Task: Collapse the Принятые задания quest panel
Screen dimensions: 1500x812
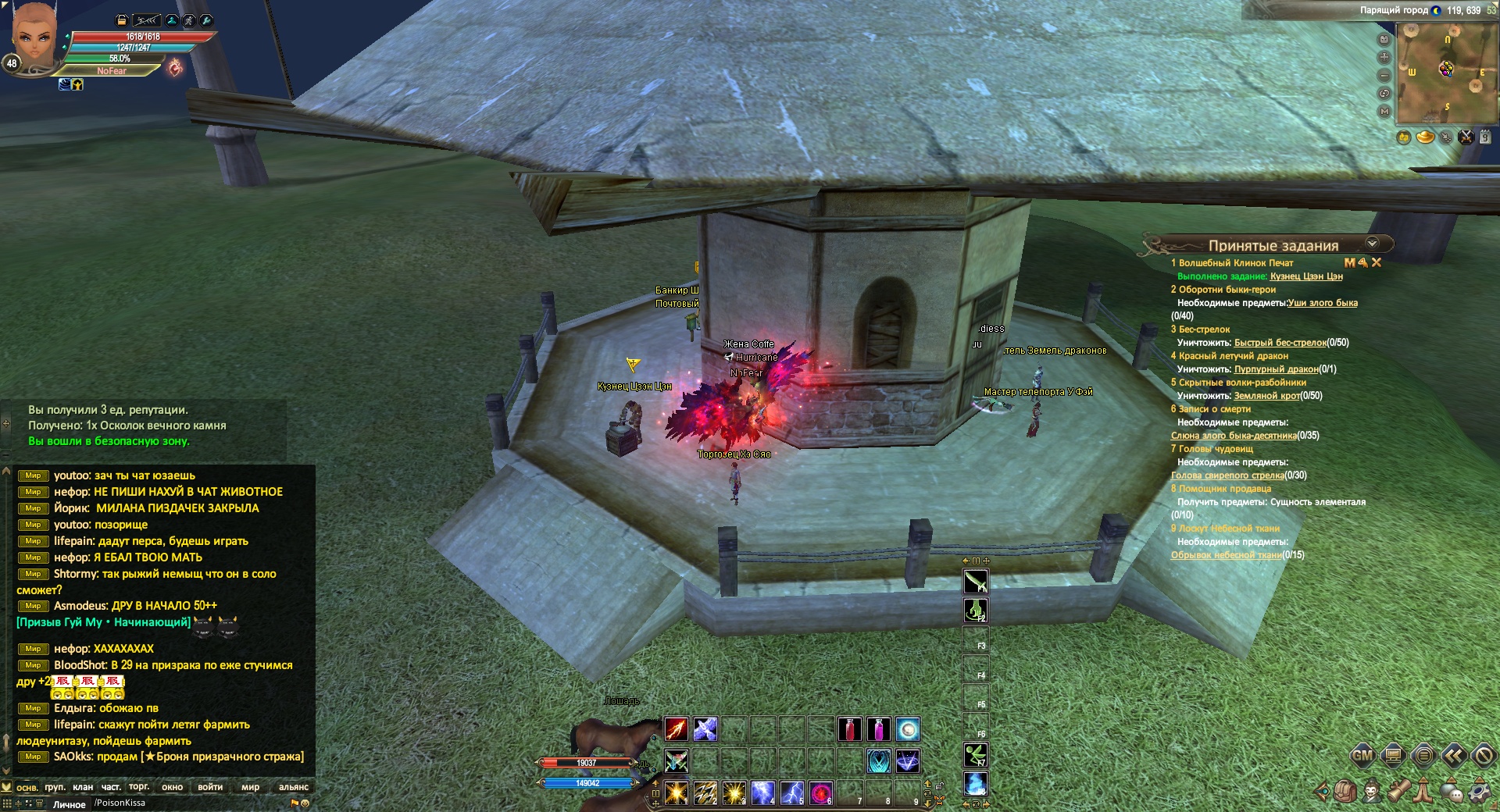Action: point(1372,244)
